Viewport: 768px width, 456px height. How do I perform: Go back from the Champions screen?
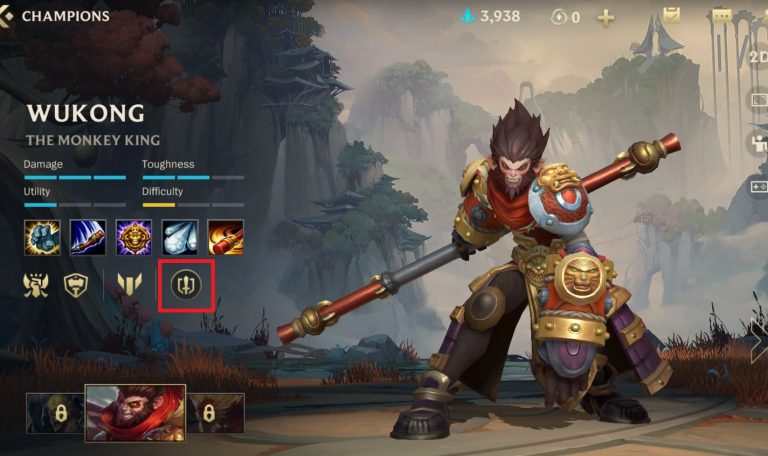click(9, 16)
